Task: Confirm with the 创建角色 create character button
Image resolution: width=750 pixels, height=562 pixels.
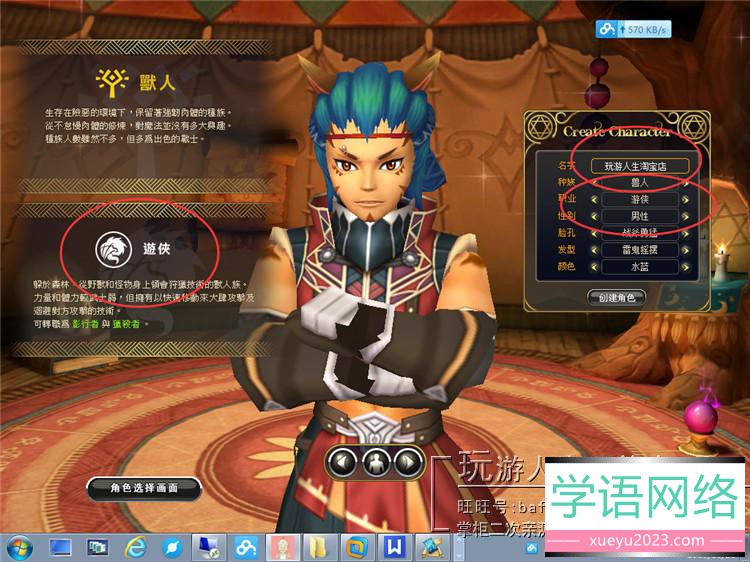Action: point(616,297)
